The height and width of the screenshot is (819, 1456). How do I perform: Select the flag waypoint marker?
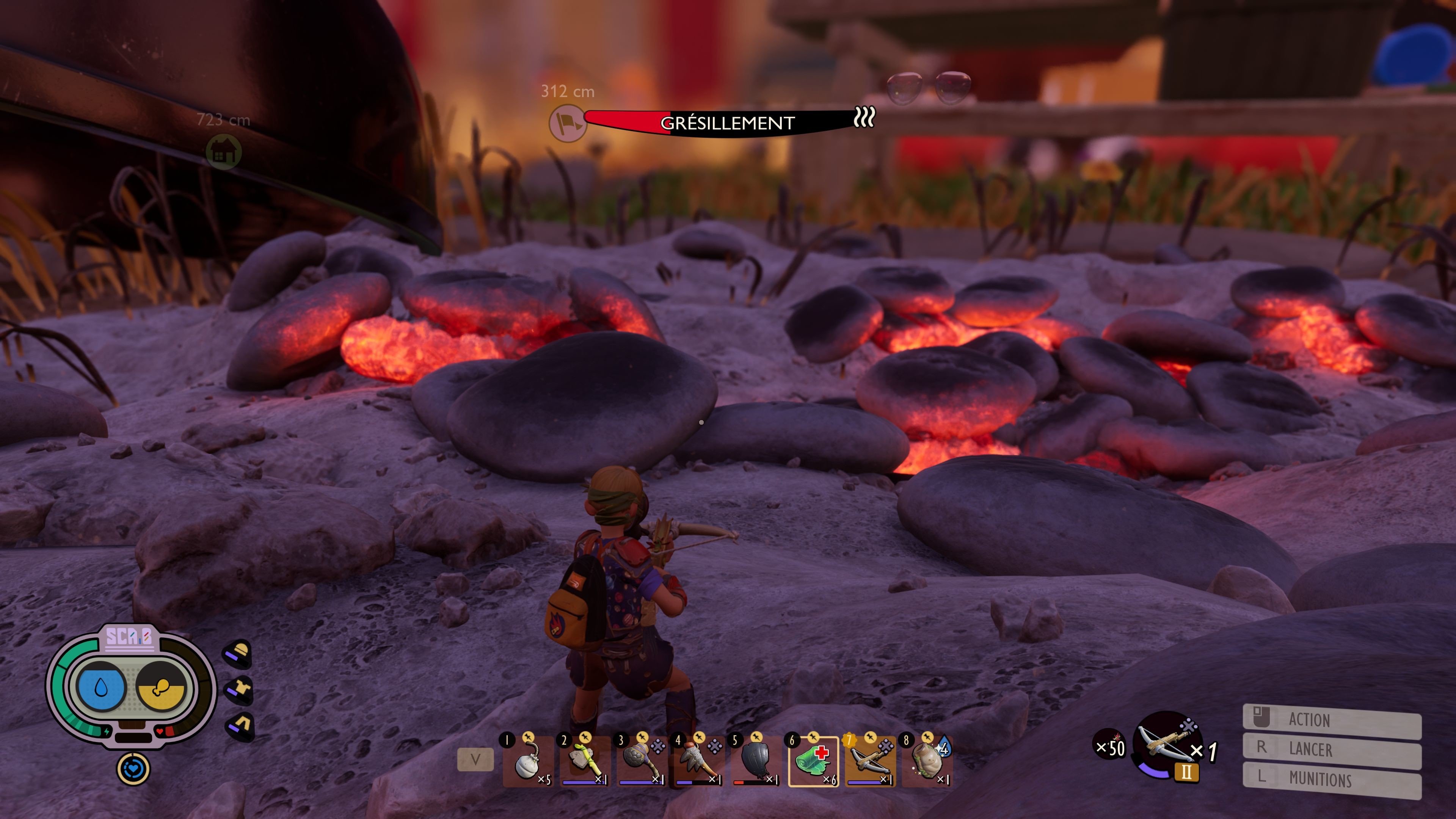[567, 122]
